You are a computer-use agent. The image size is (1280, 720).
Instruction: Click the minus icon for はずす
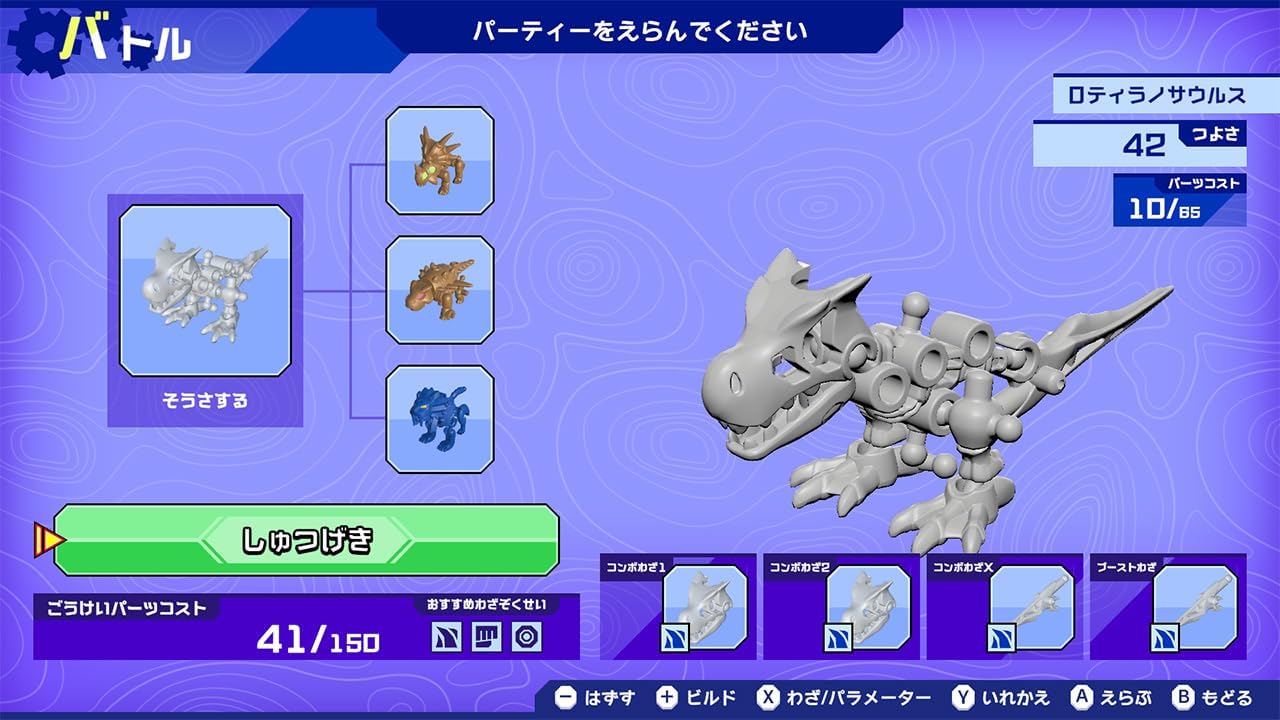[568, 699]
